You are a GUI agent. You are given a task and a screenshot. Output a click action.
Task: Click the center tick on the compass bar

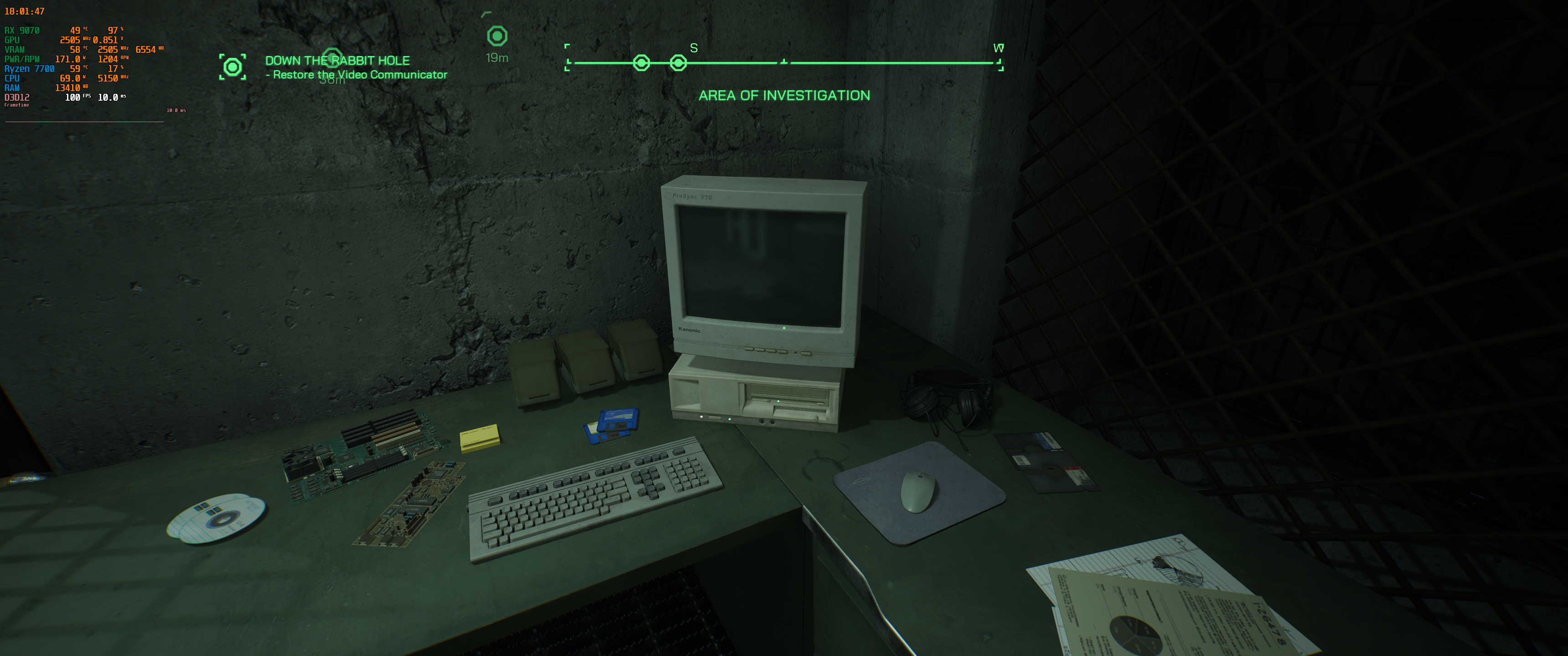(784, 62)
